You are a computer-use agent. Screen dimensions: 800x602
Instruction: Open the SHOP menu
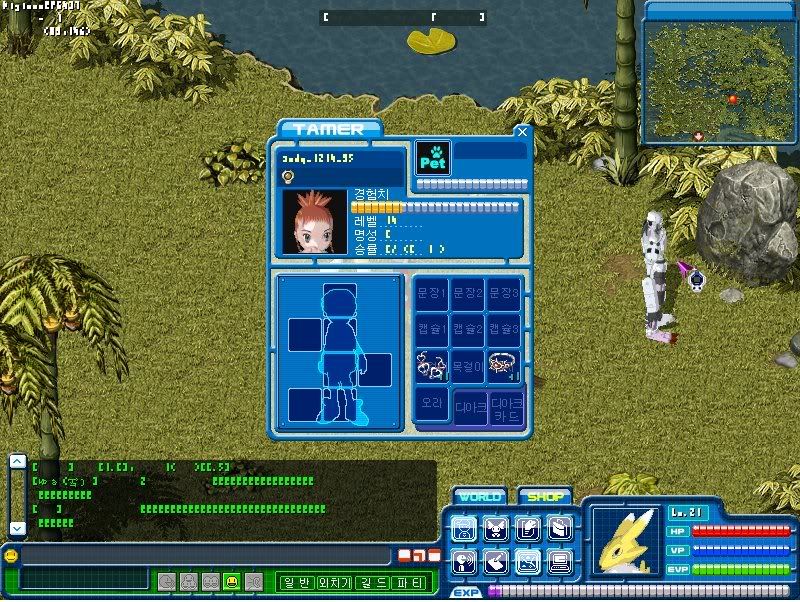[x=544, y=496]
